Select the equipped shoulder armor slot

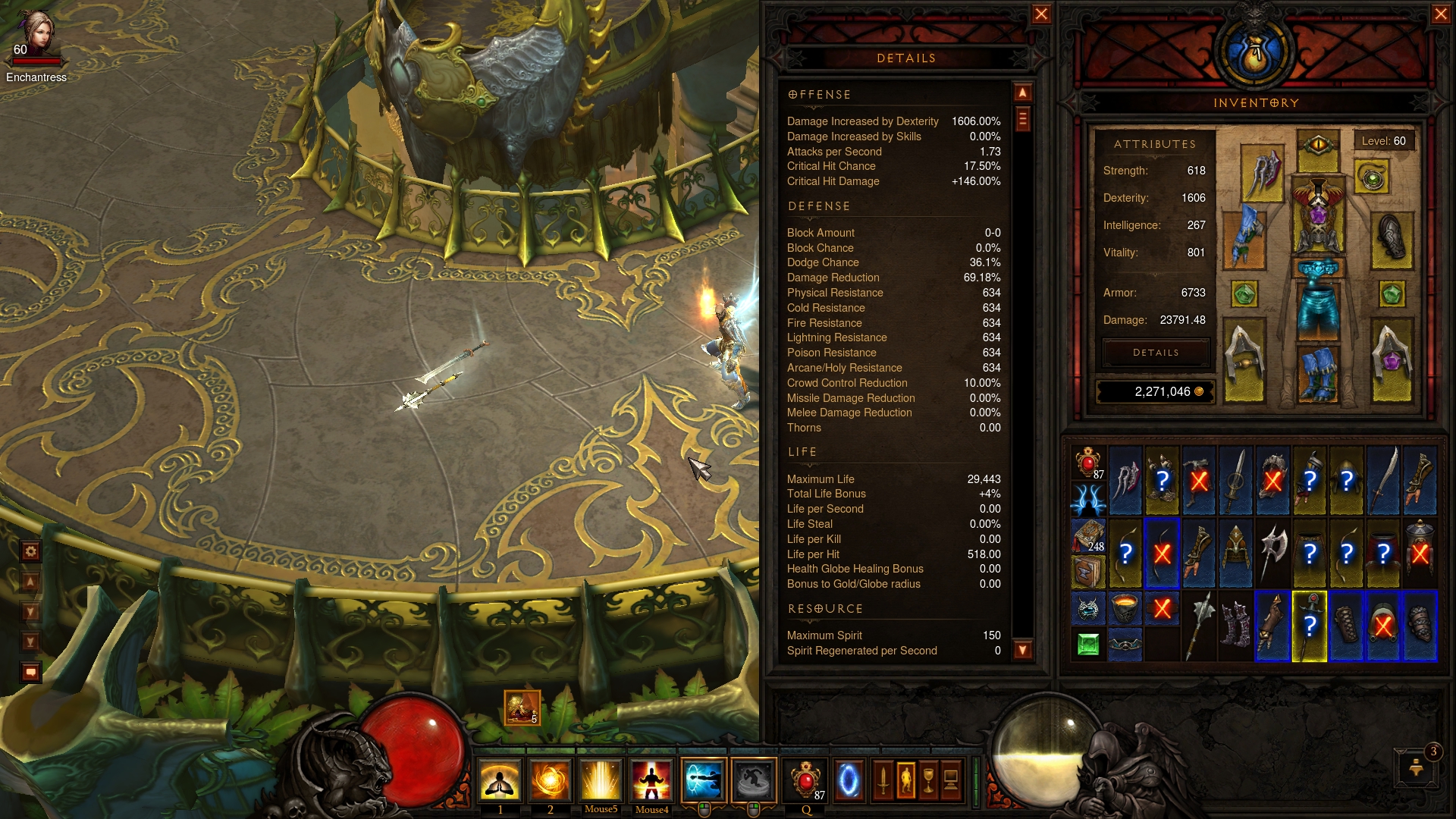tap(1263, 173)
